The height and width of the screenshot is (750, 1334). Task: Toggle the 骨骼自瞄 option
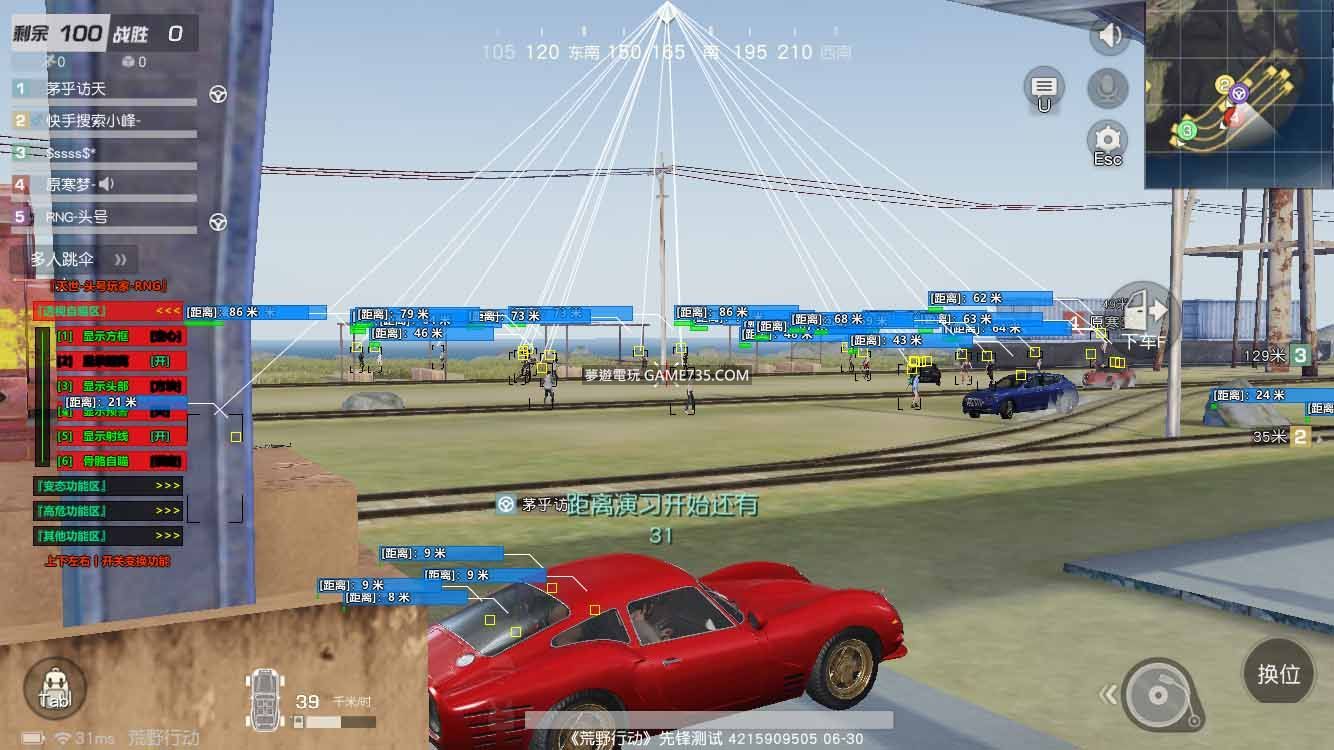(x=110, y=461)
